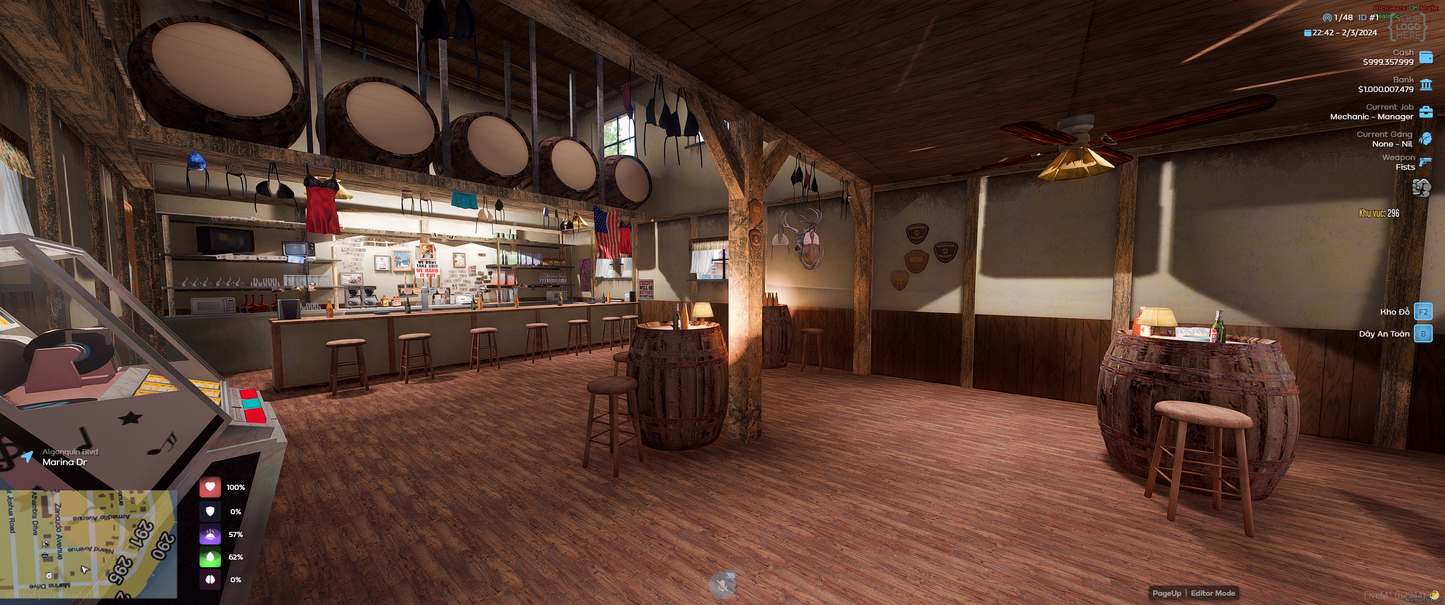The image size is (1445, 605).
Task: Click the green water drop thirst icon
Action: pyautogui.click(x=210, y=557)
